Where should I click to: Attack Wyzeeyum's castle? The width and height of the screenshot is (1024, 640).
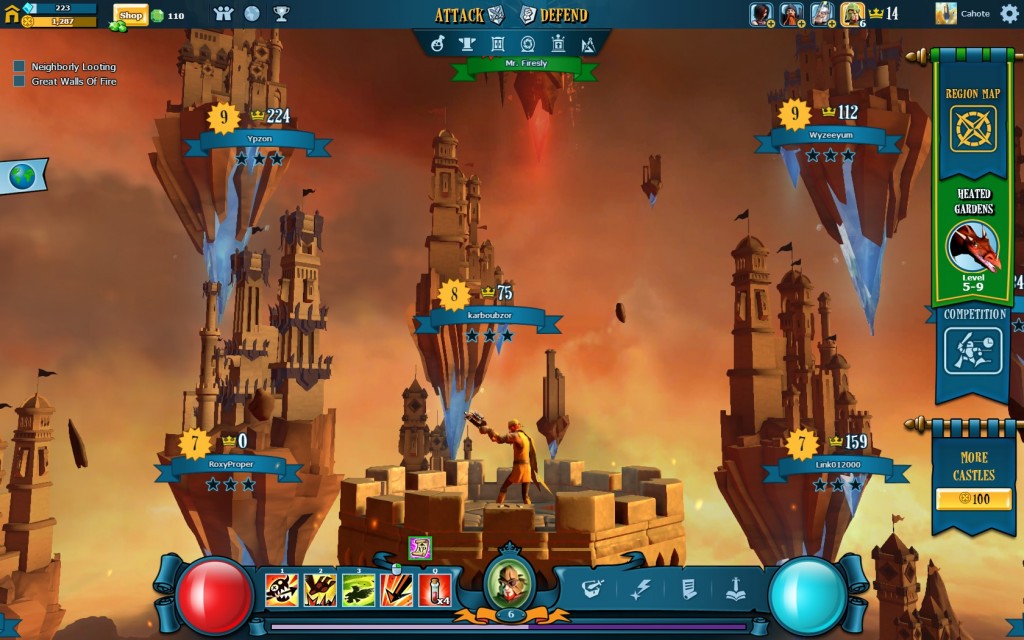(828, 137)
